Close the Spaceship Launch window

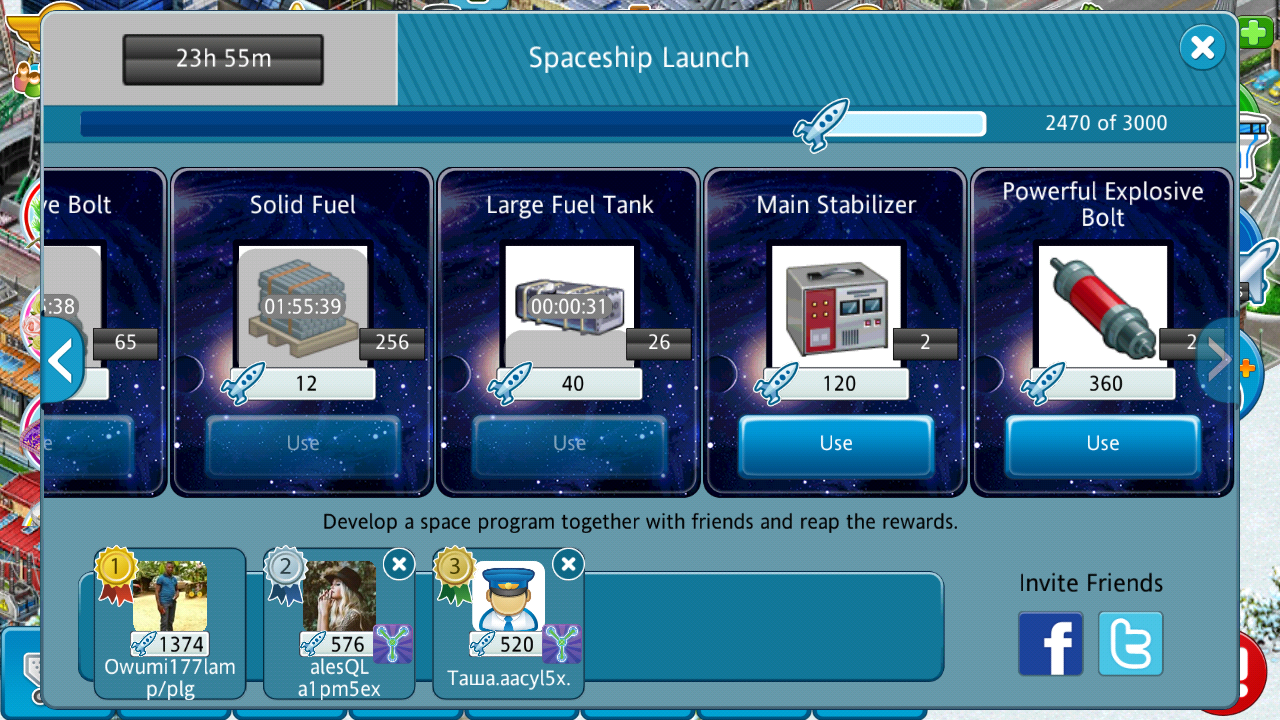click(1202, 47)
